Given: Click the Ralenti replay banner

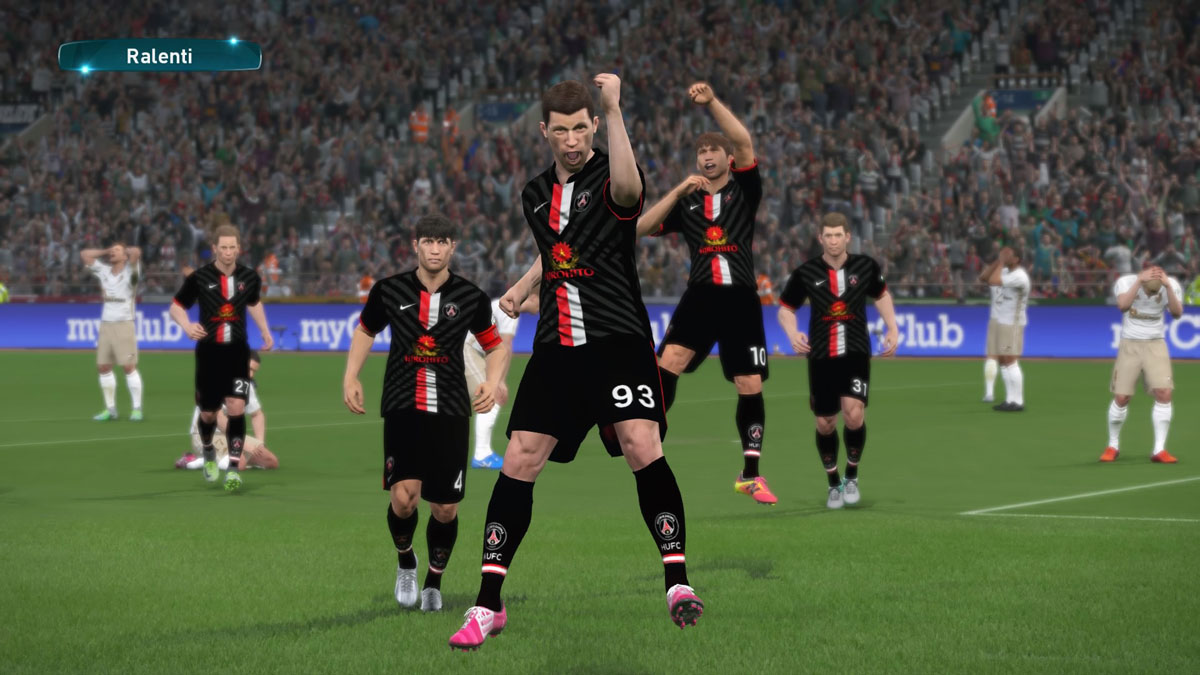Looking at the screenshot, I should coord(160,56).
